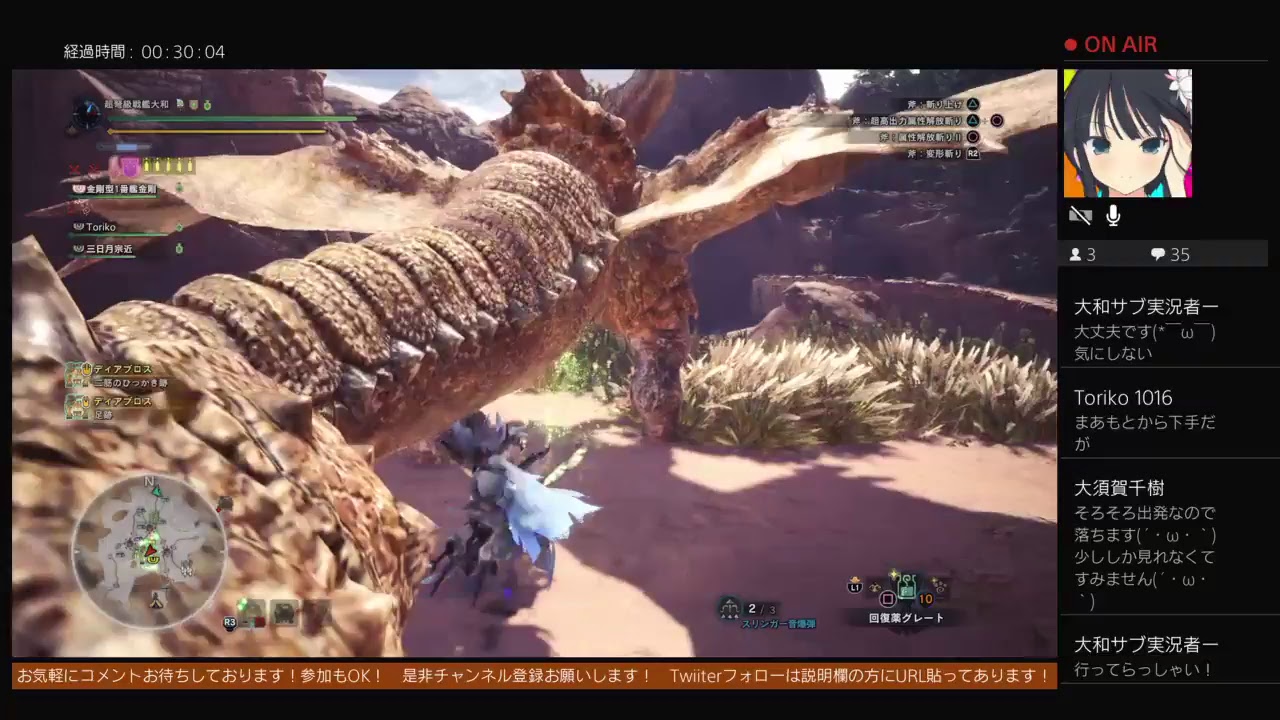Image resolution: width=1280 pixels, height=720 pixels.
Task: Select the Mega Potion item icon
Action: pyautogui.click(x=906, y=589)
